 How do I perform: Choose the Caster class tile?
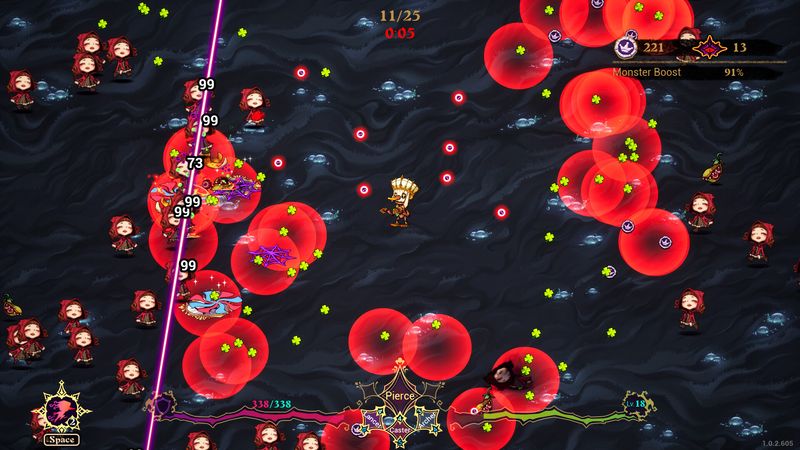[400, 430]
